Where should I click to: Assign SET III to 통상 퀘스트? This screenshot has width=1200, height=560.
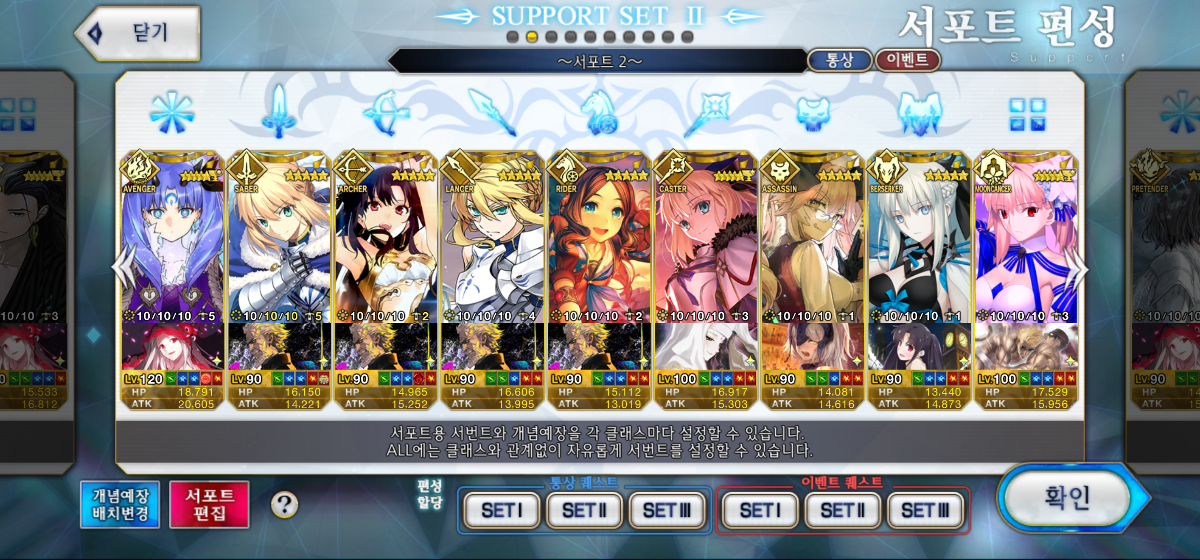pyautogui.click(x=667, y=510)
